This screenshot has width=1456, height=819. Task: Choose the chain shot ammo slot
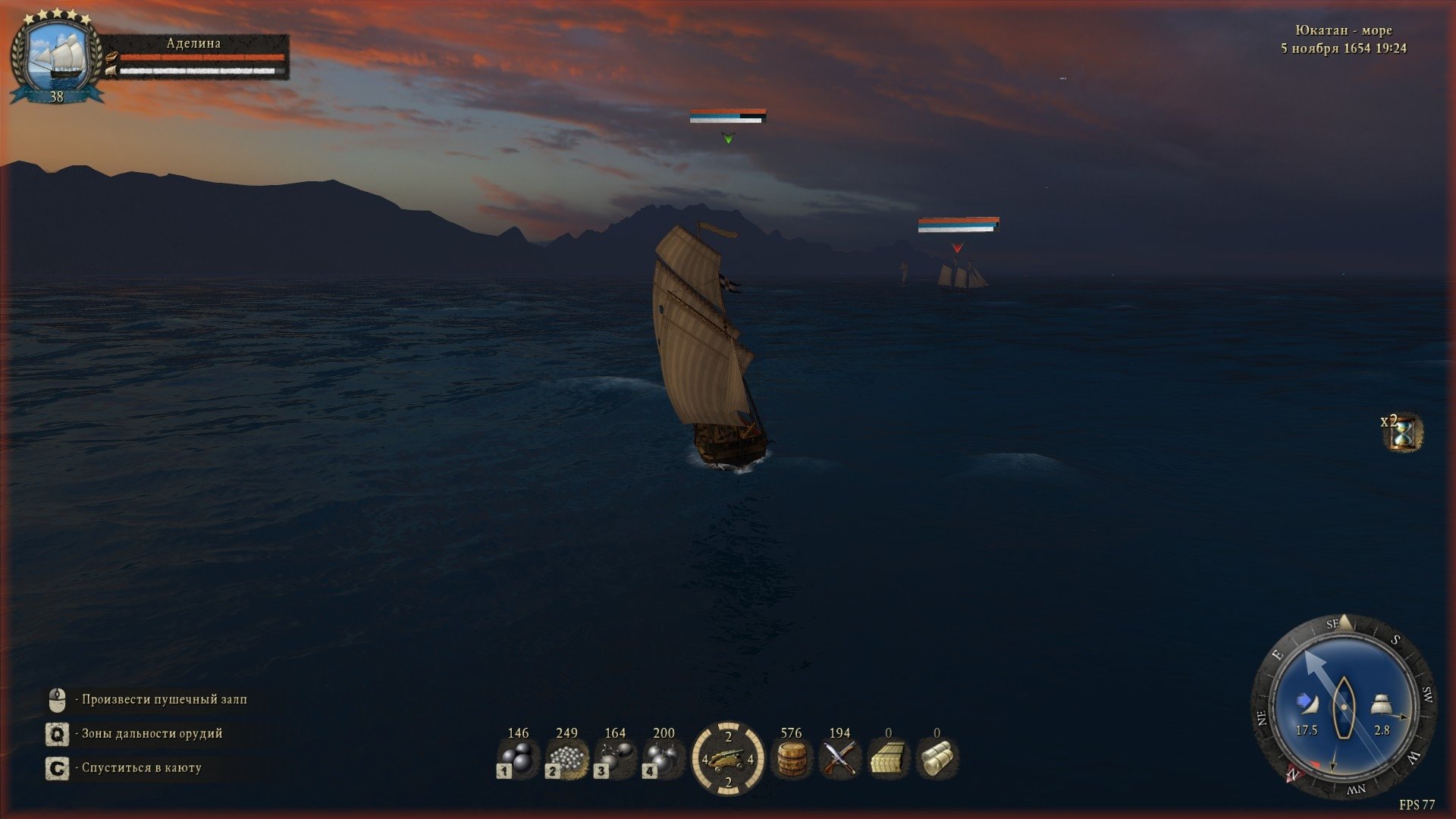click(x=615, y=758)
